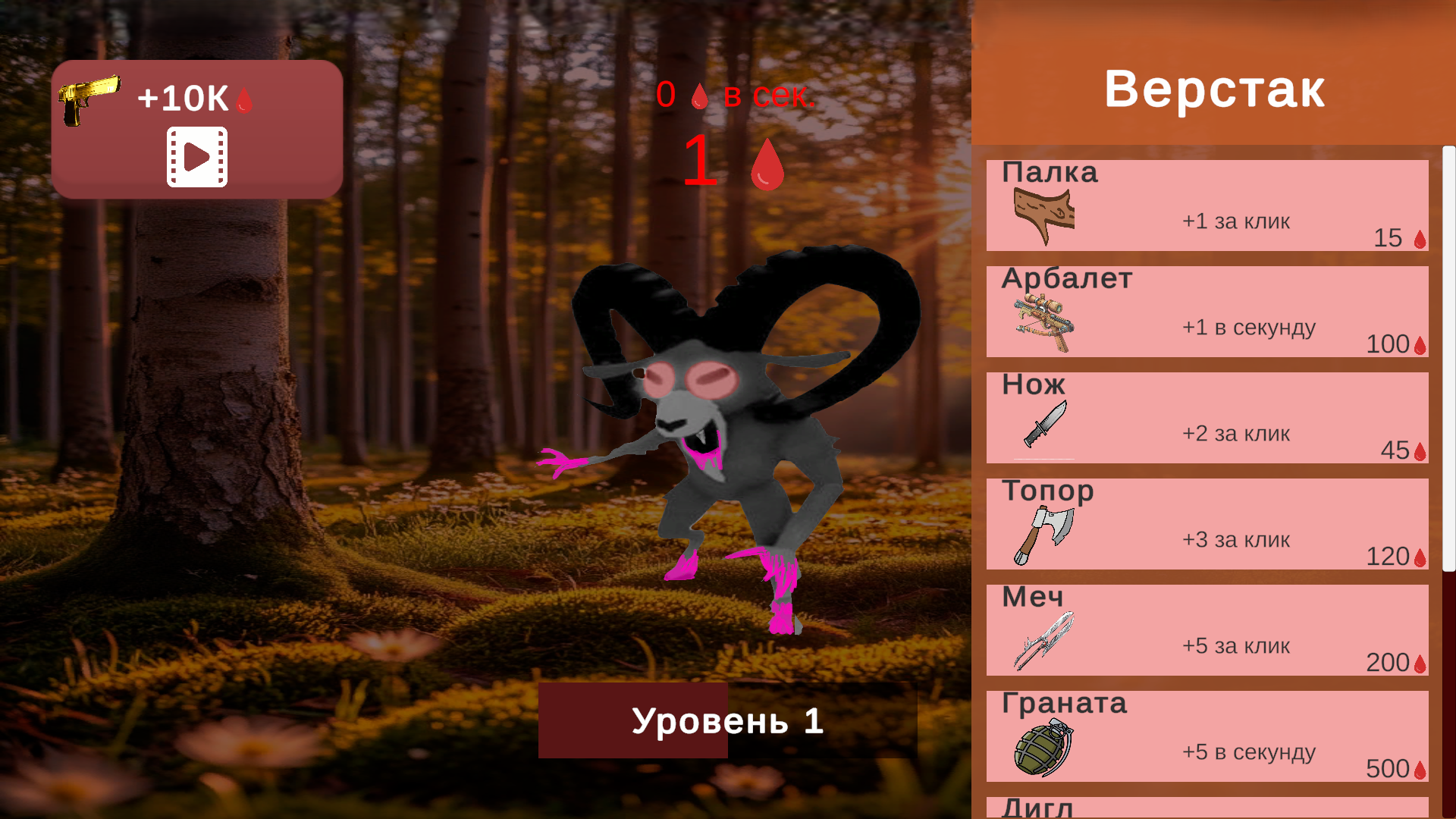This screenshot has height=819, width=1456.
Task: Purchase the Граната for 500 blood
Action: 1206,736
